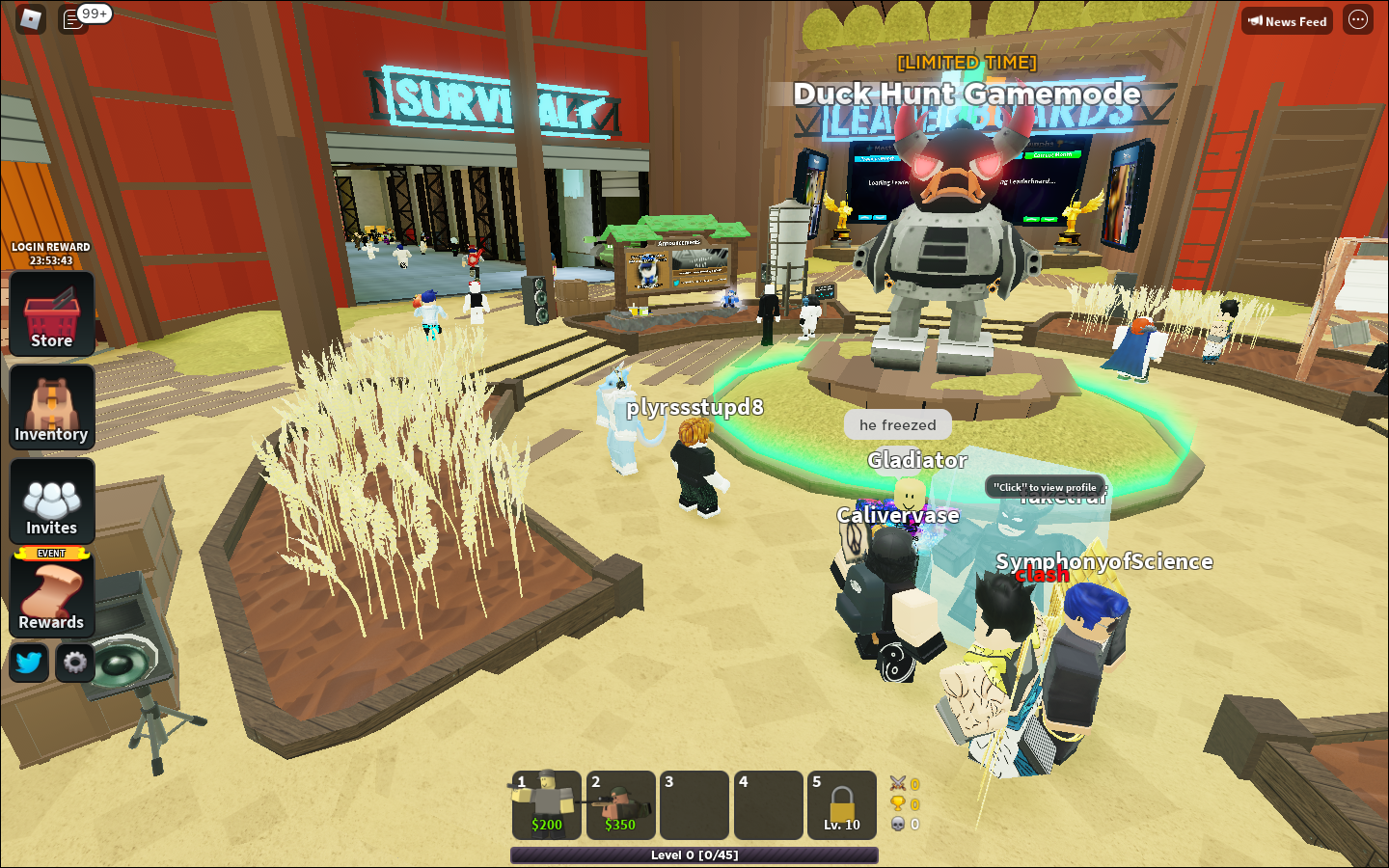Viewport: 1389px width, 868px height.
Task: Select empty tower slot 3
Action: 694,805
